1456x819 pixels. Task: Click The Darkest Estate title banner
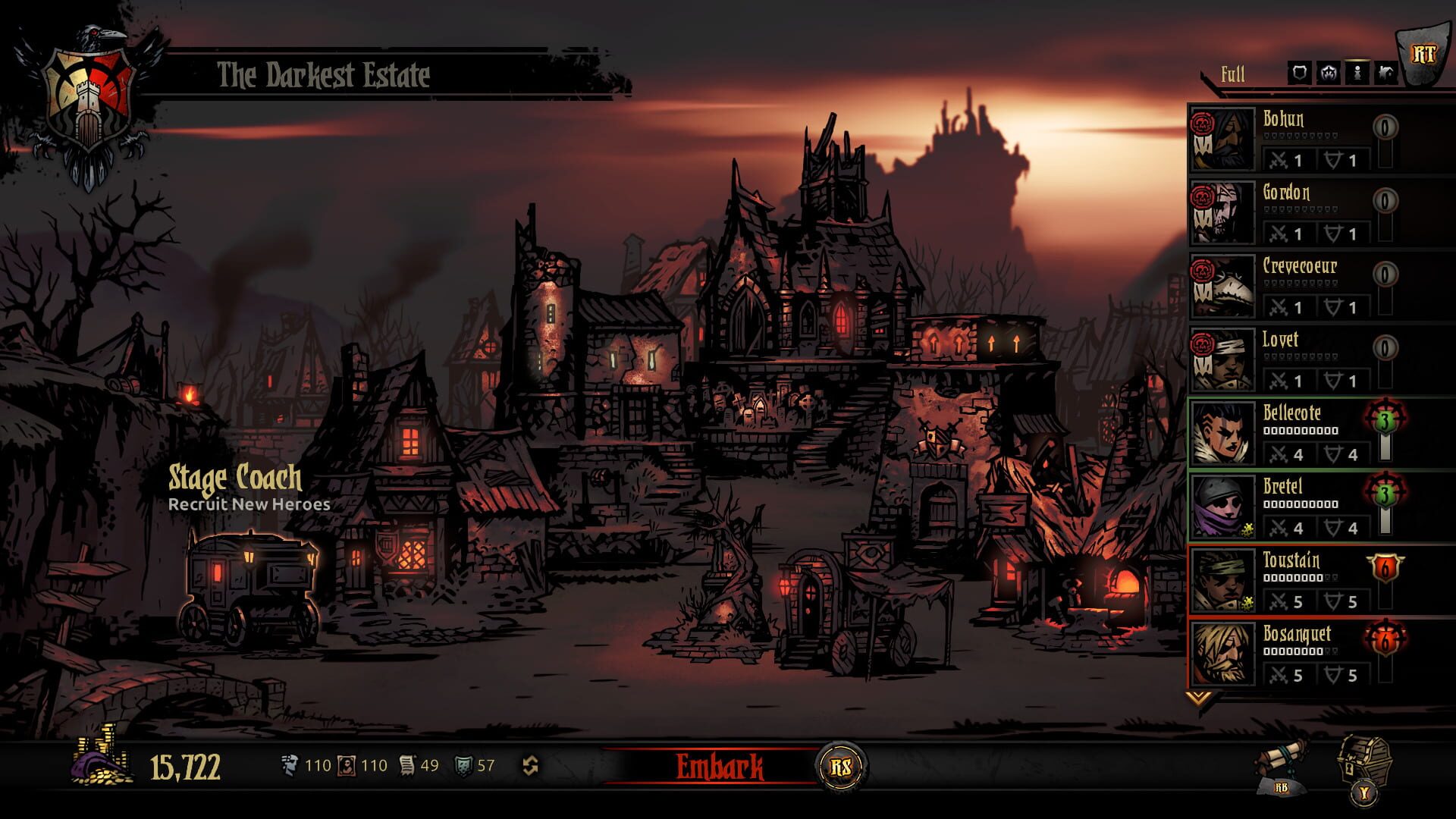[x=322, y=74]
